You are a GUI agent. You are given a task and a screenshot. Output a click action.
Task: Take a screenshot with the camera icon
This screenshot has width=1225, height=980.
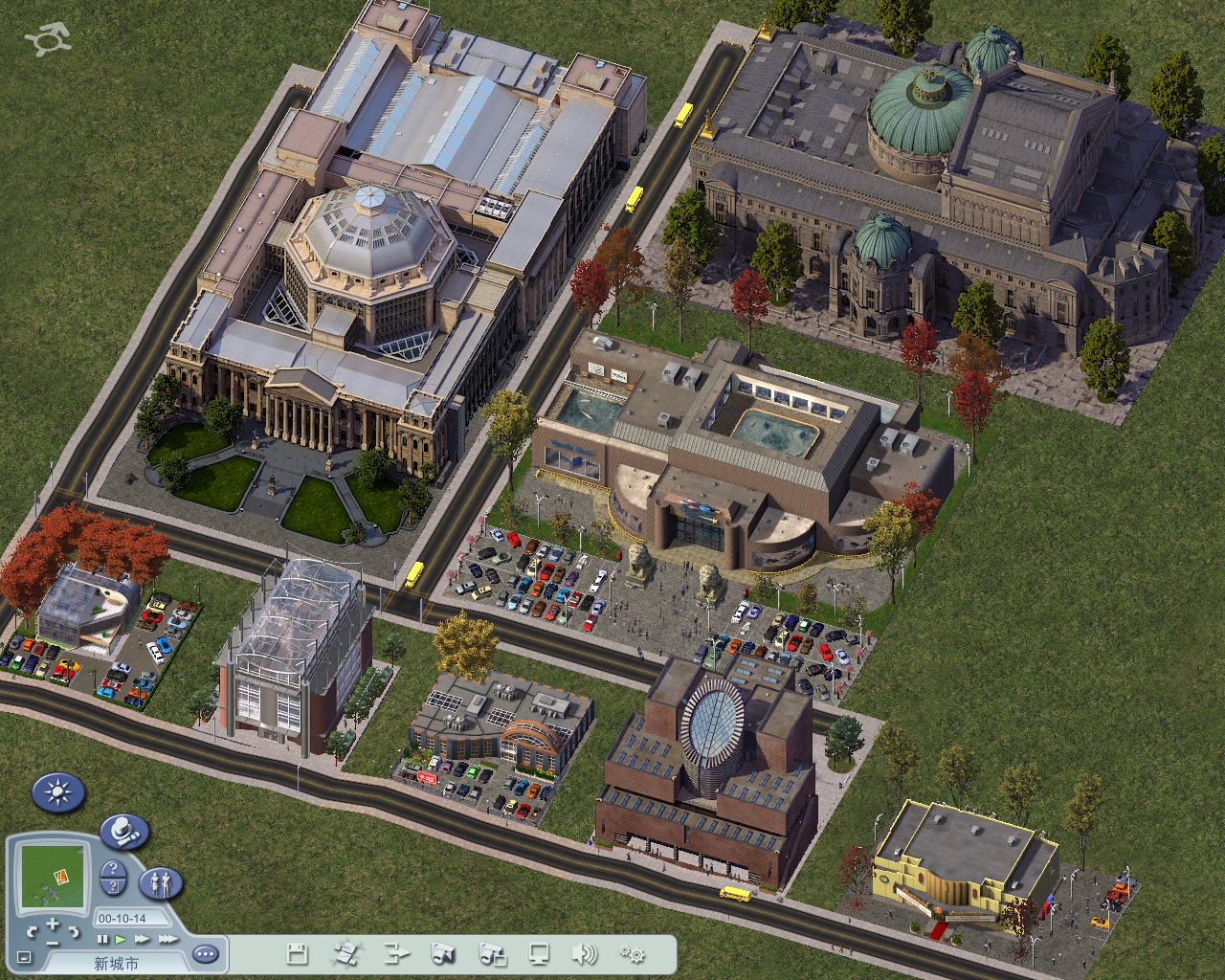[x=443, y=953]
